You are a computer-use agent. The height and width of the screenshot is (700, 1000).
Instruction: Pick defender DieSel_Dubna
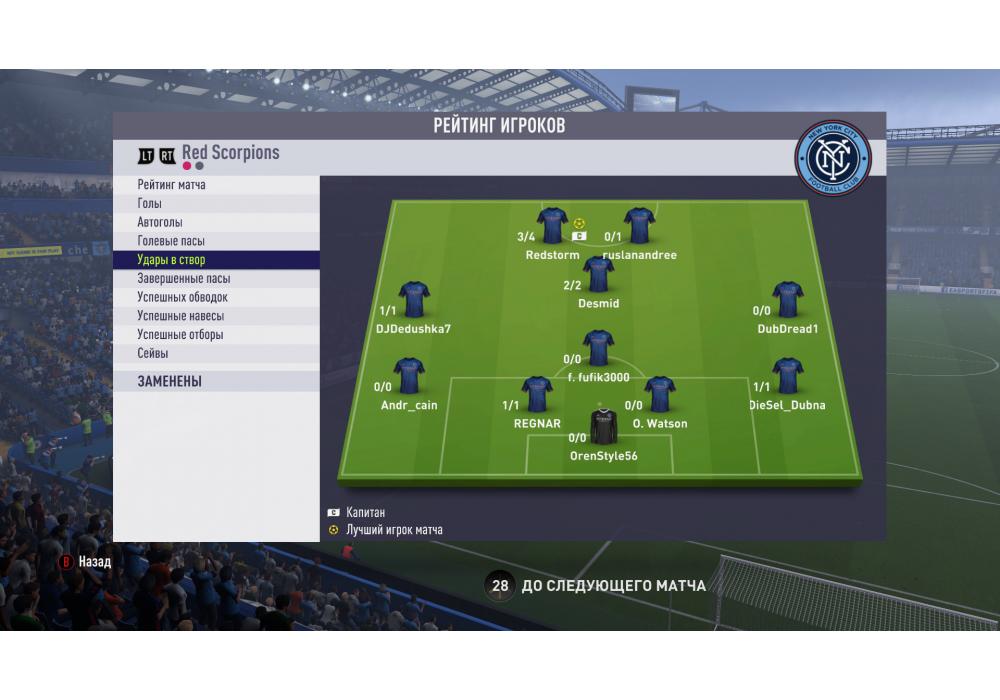tap(788, 376)
